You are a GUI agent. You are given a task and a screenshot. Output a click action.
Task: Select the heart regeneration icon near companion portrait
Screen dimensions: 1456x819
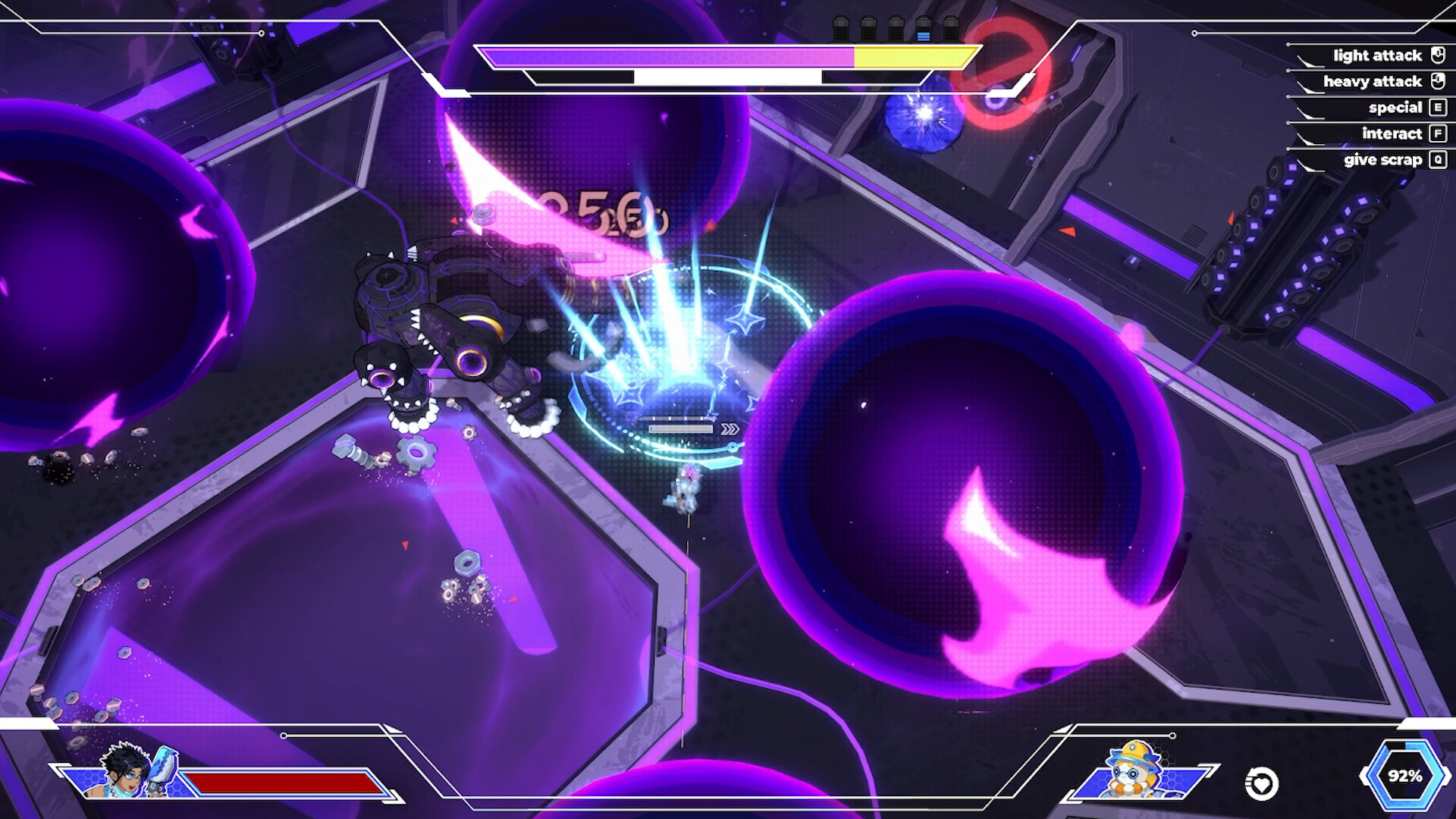[x=1260, y=781]
